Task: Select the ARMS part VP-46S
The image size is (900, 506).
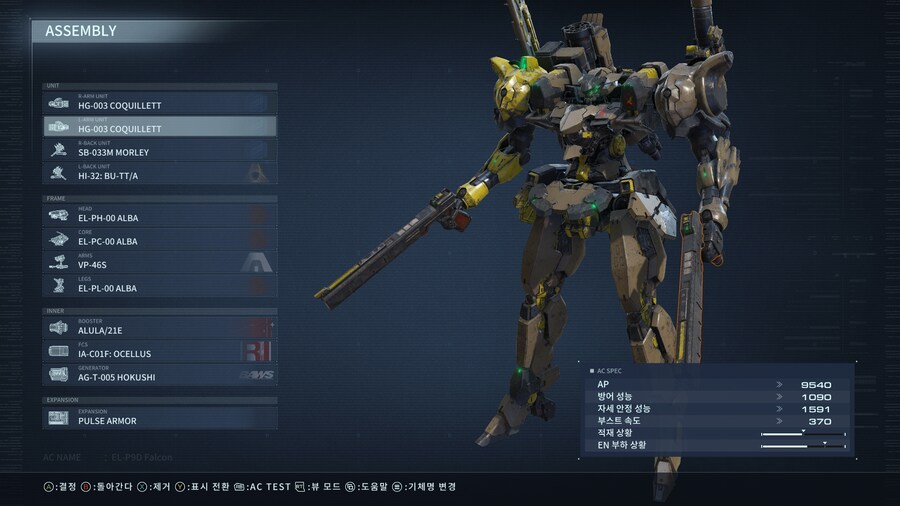Action: (160, 262)
